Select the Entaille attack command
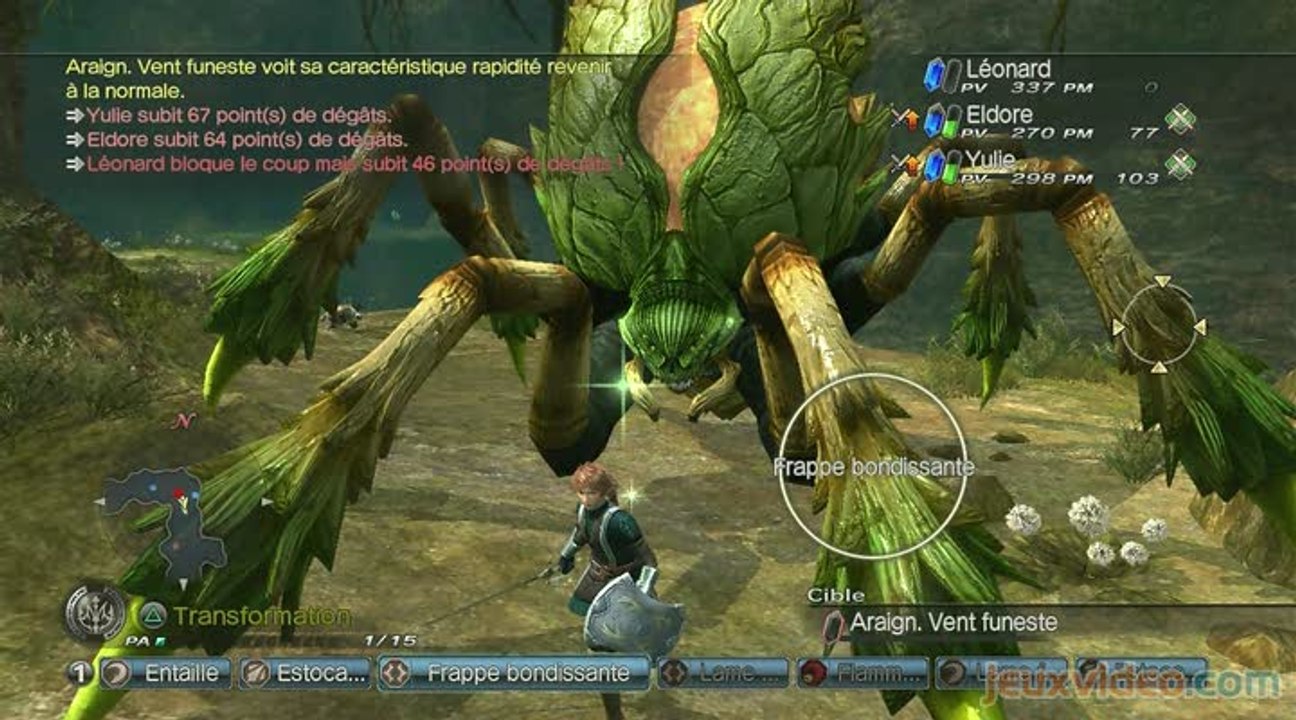 point(166,673)
